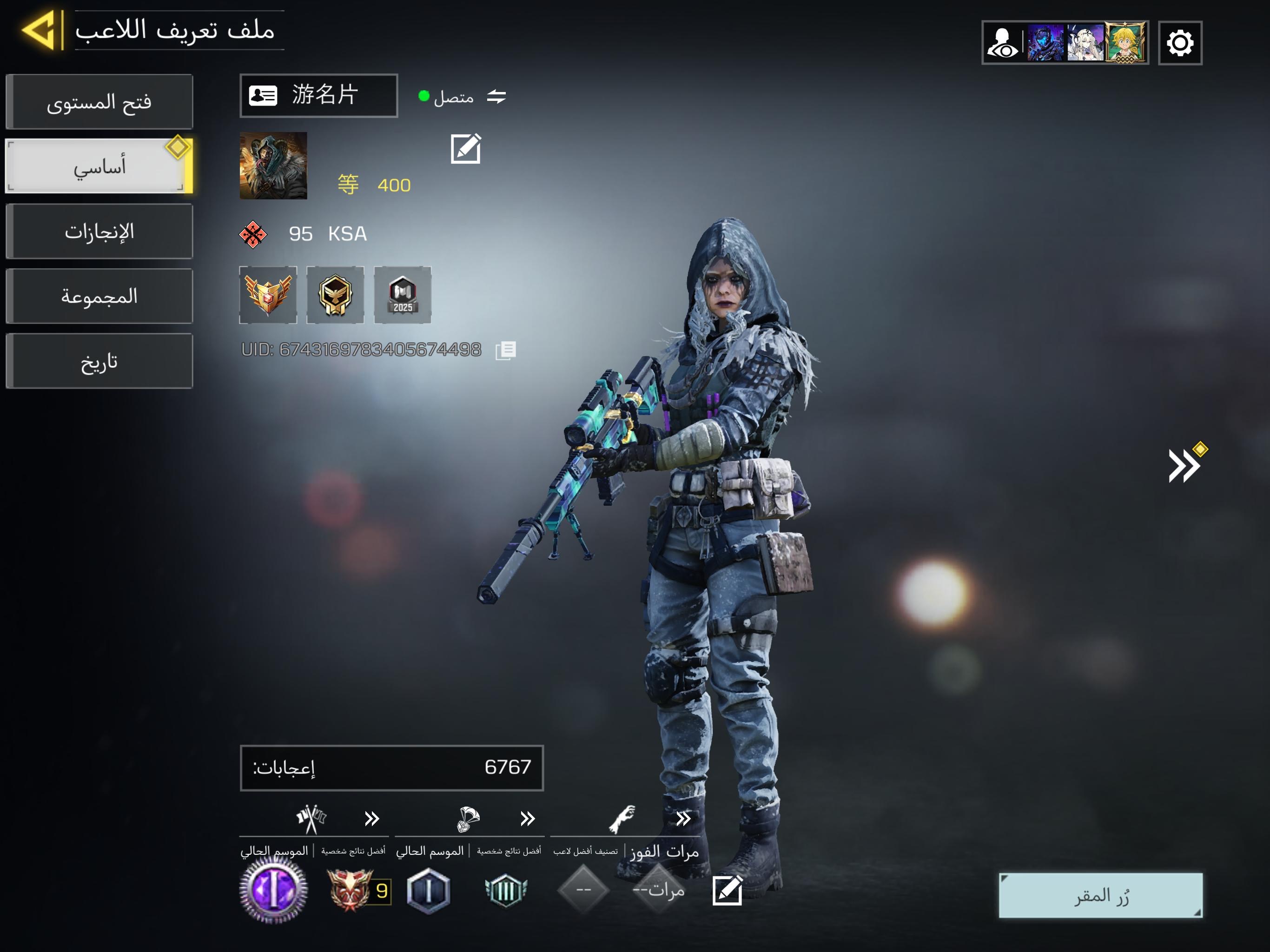Screen dimensions: 1270x952
Task: Switch to the الإنجازات tab
Action: [x=99, y=231]
